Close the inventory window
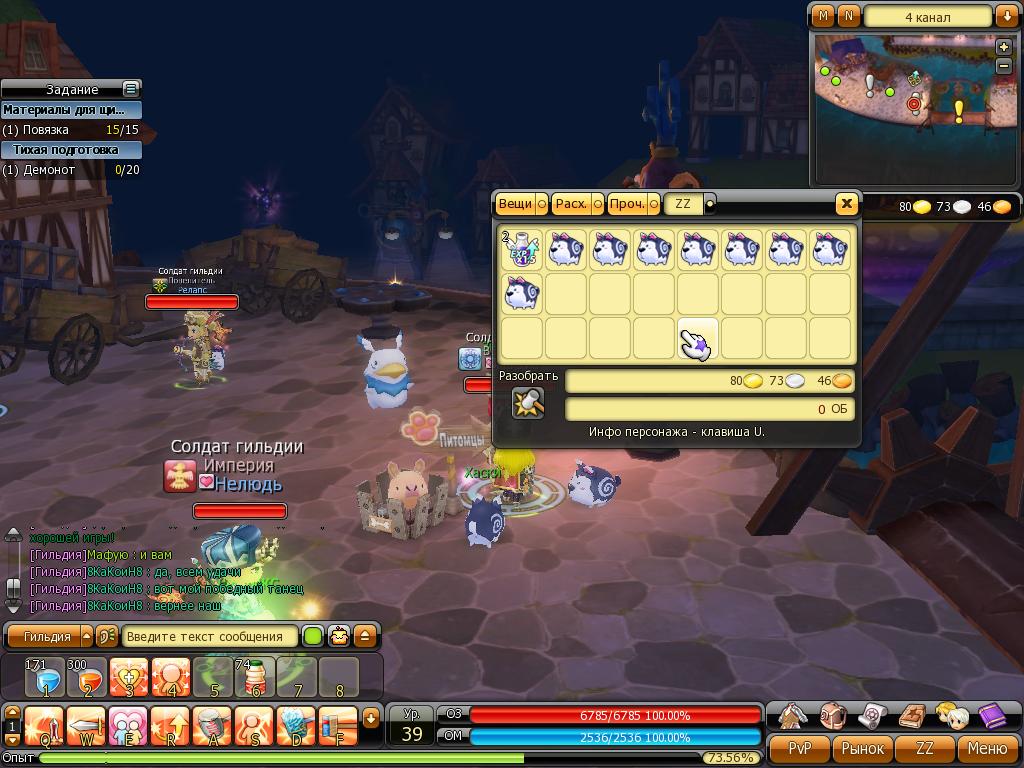The width and height of the screenshot is (1024, 768). [x=846, y=204]
